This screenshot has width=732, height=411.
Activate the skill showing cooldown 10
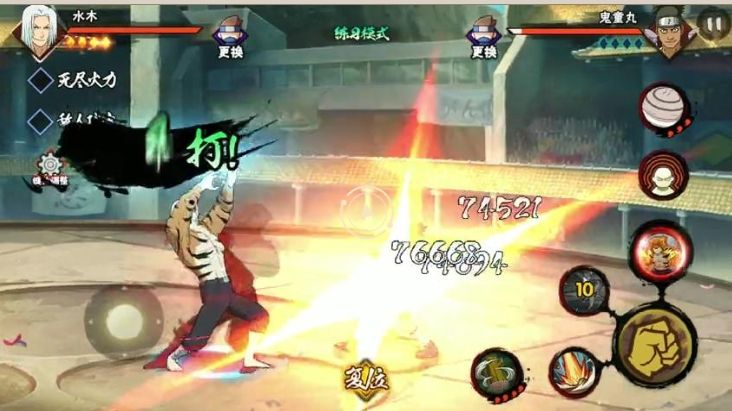(584, 290)
